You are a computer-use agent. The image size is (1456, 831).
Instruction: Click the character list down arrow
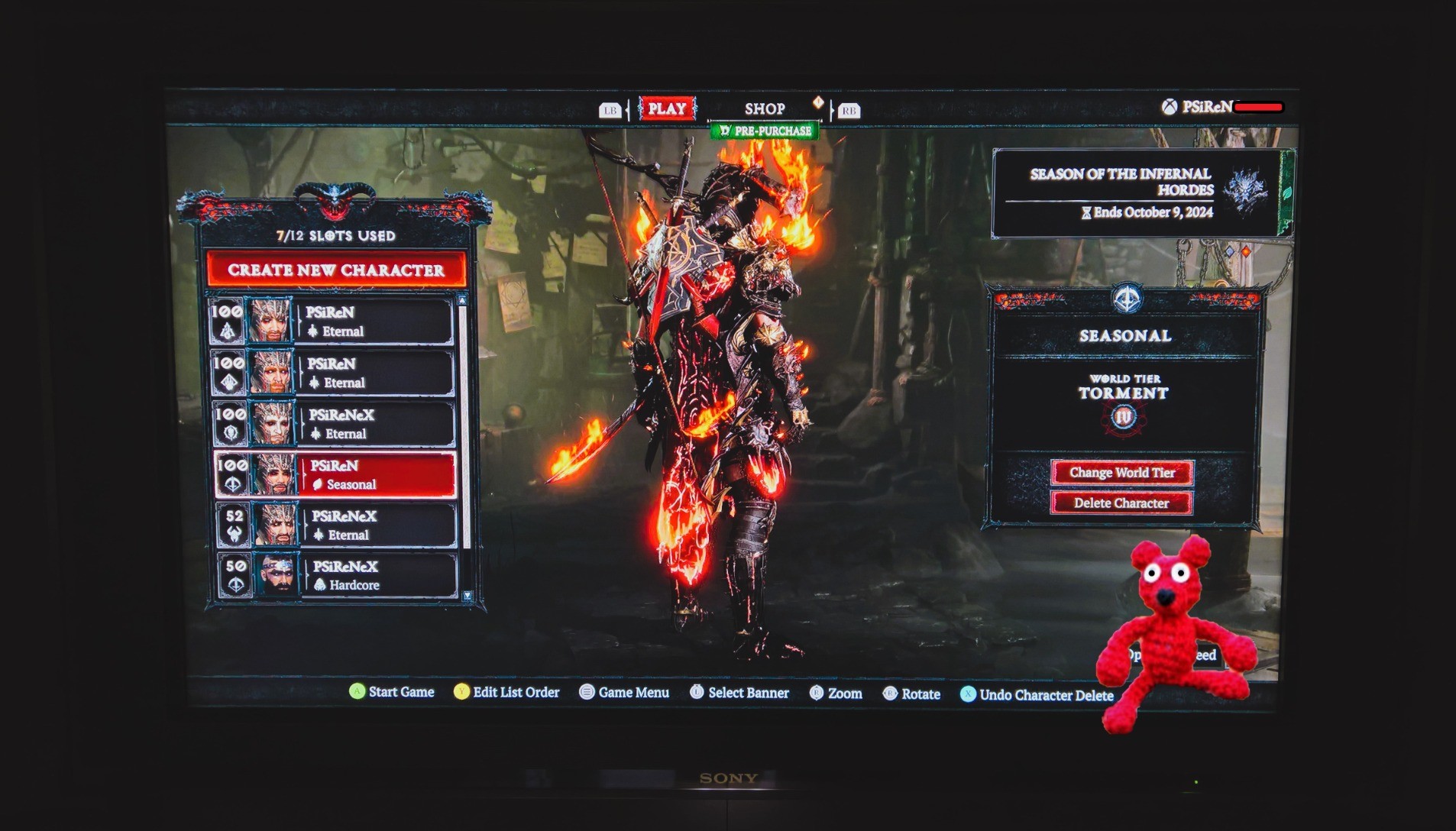point(468,596)
